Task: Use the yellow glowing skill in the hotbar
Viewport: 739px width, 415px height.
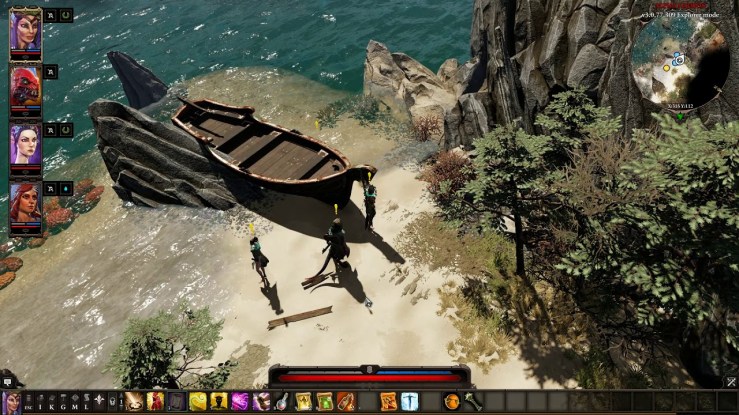Action: pos(198,401)
